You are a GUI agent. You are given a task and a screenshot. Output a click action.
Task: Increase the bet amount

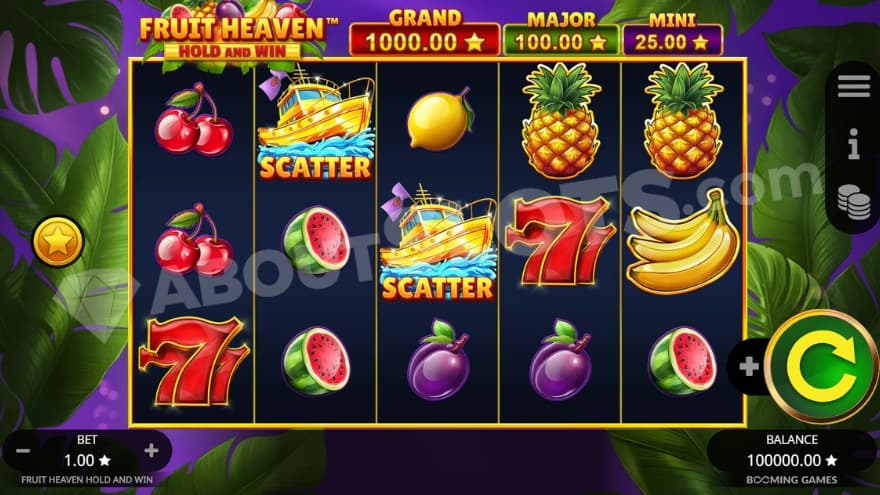(x=151, y=451)
